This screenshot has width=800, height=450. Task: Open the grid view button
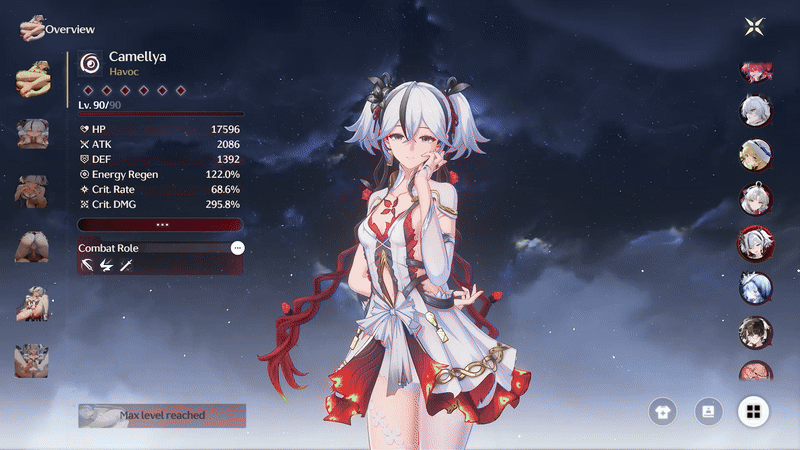pyautogui.click(x=753, y=410)
